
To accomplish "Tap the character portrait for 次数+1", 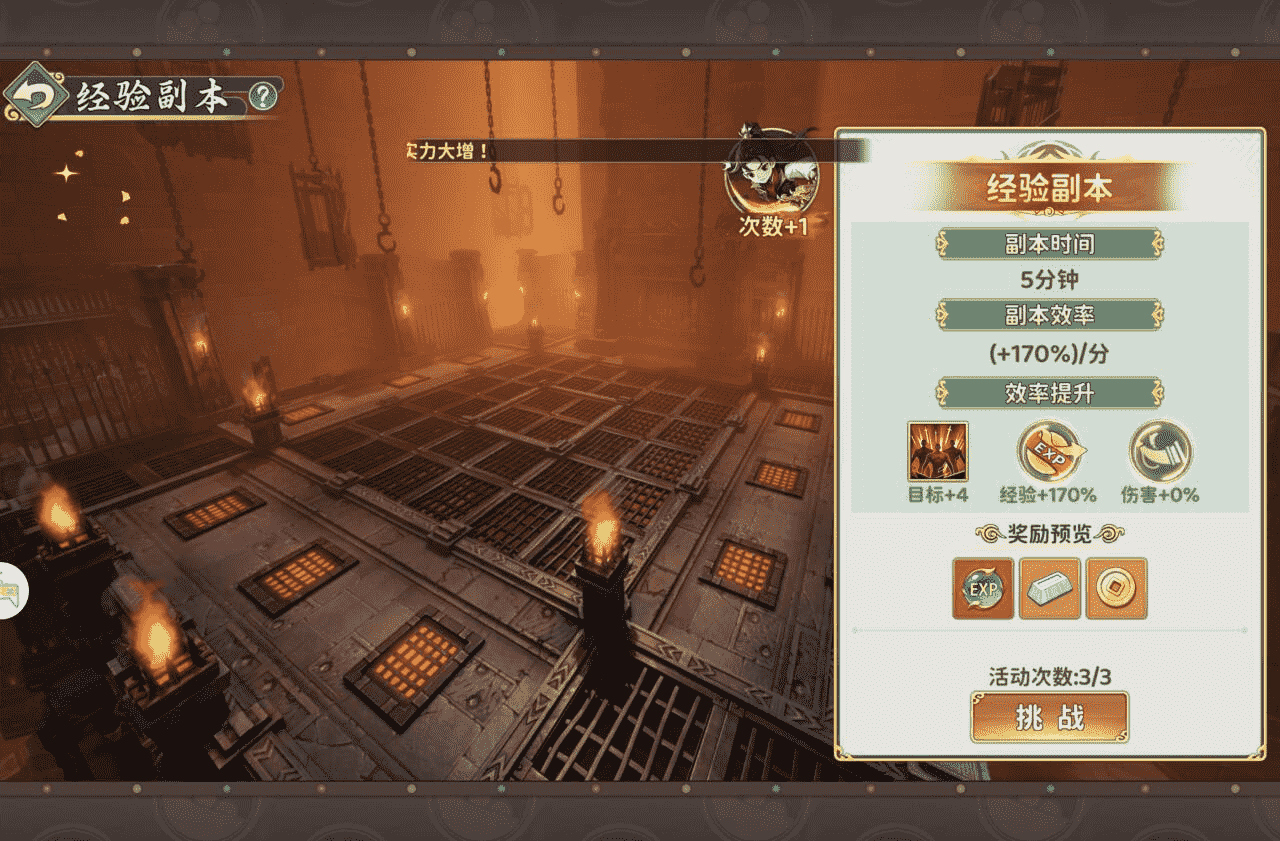I will (769, 171).
